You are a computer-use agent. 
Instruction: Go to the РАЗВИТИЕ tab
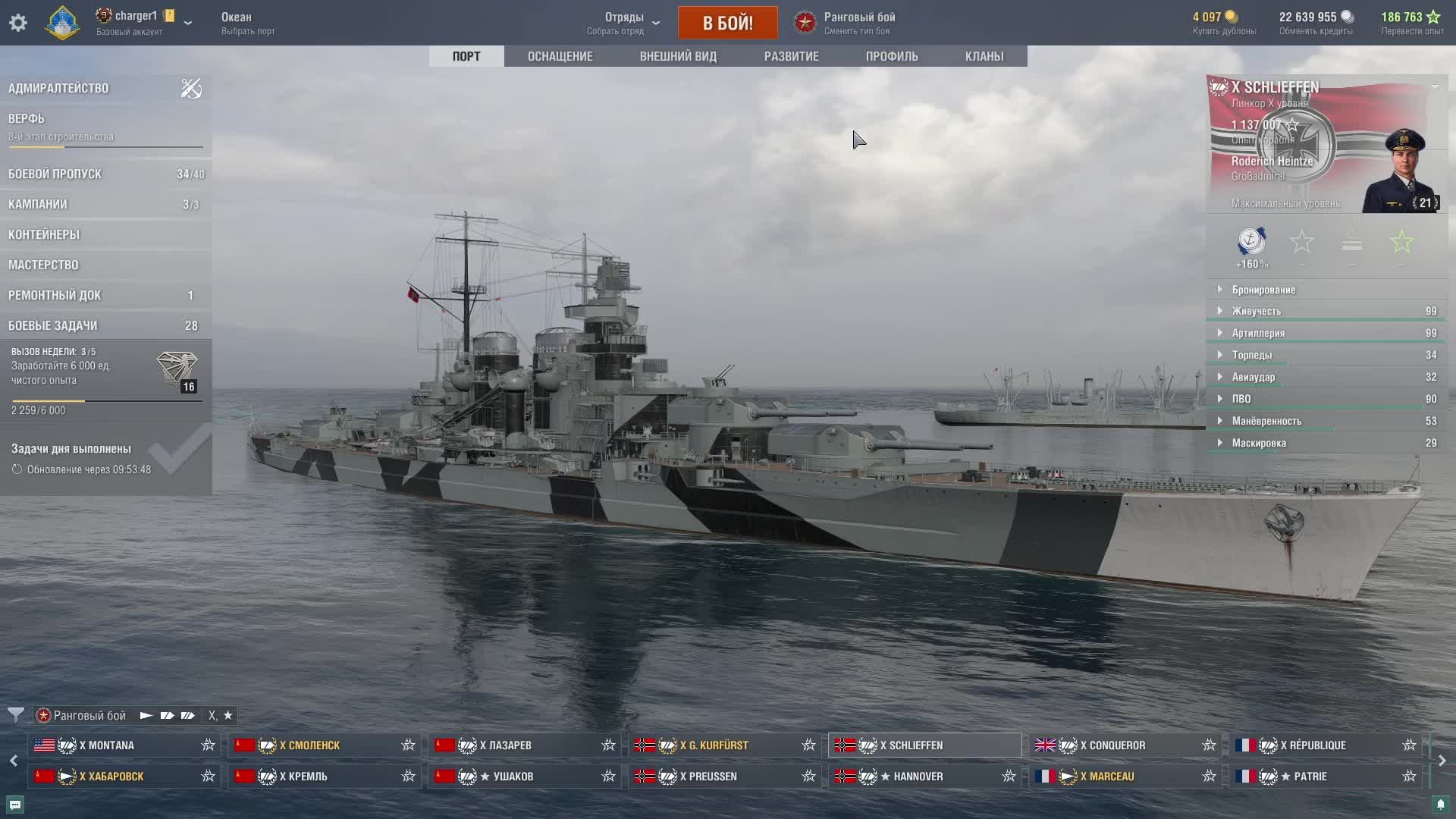point(791,56)
